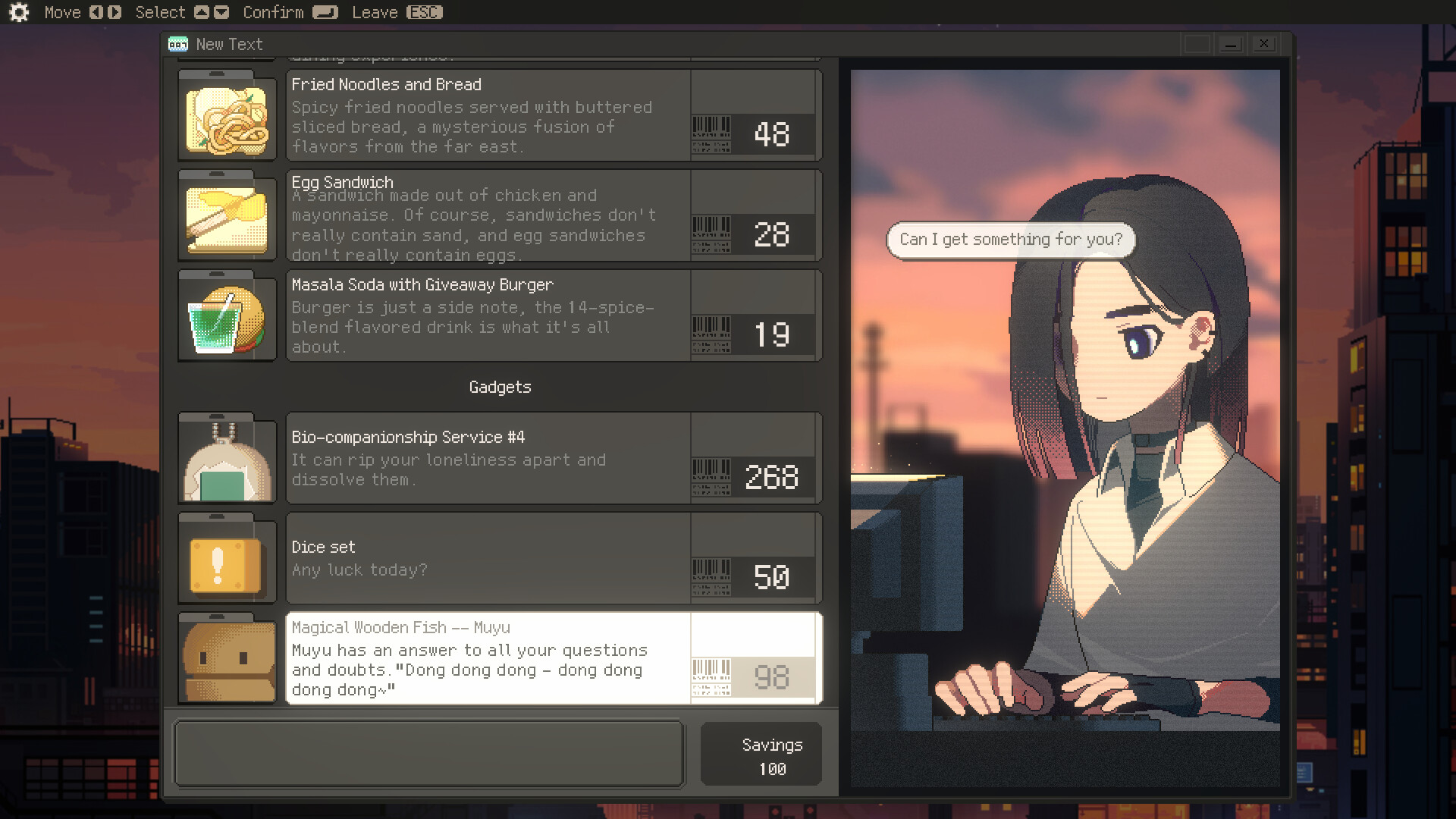The width and height of the screenshot is (1456, 819).
Task: Click the Confirm enter key icon
Action: pyautogui.click(x=325, y=12)
